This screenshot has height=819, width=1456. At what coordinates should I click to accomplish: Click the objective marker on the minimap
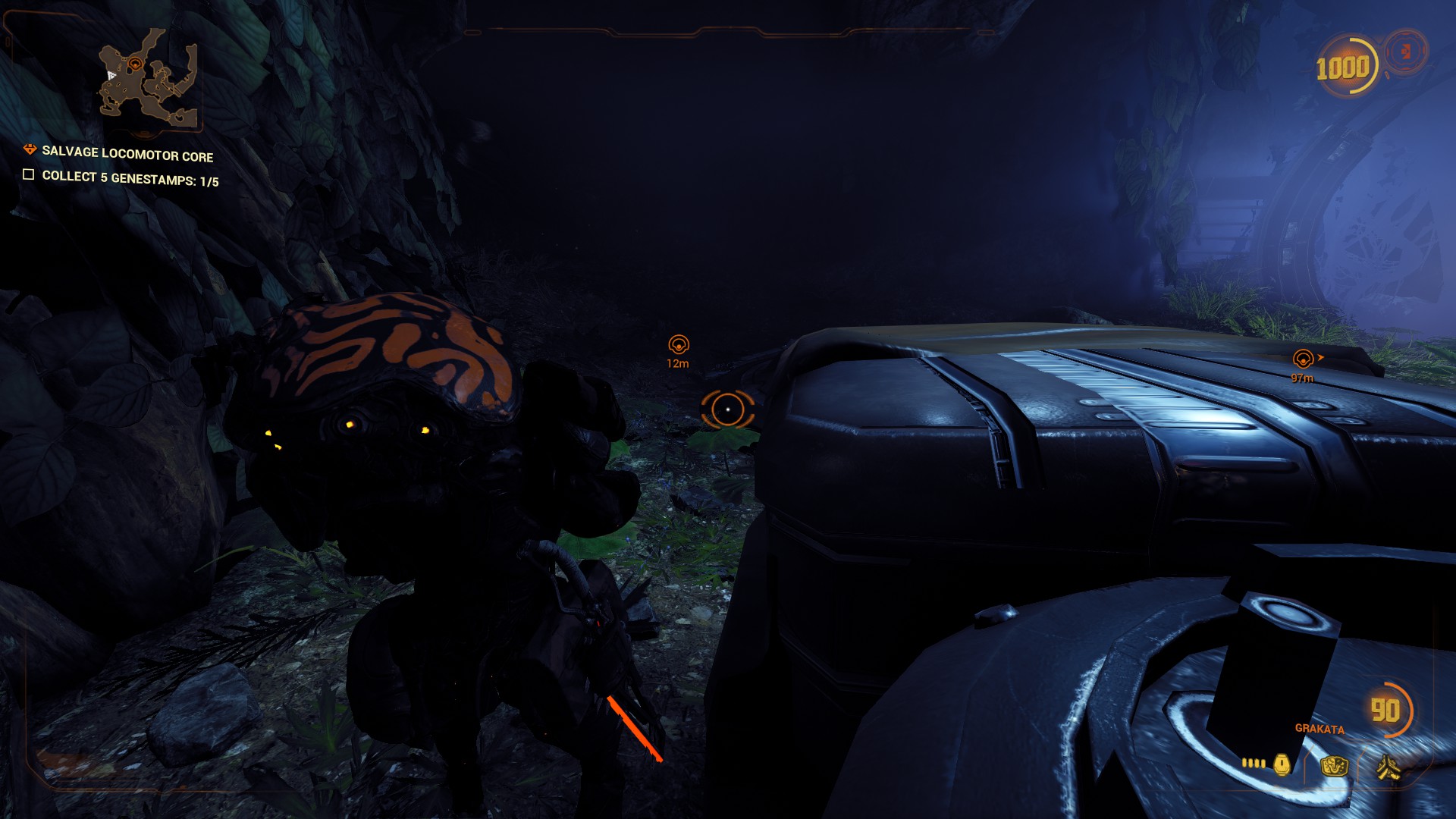tap(136, 64)
